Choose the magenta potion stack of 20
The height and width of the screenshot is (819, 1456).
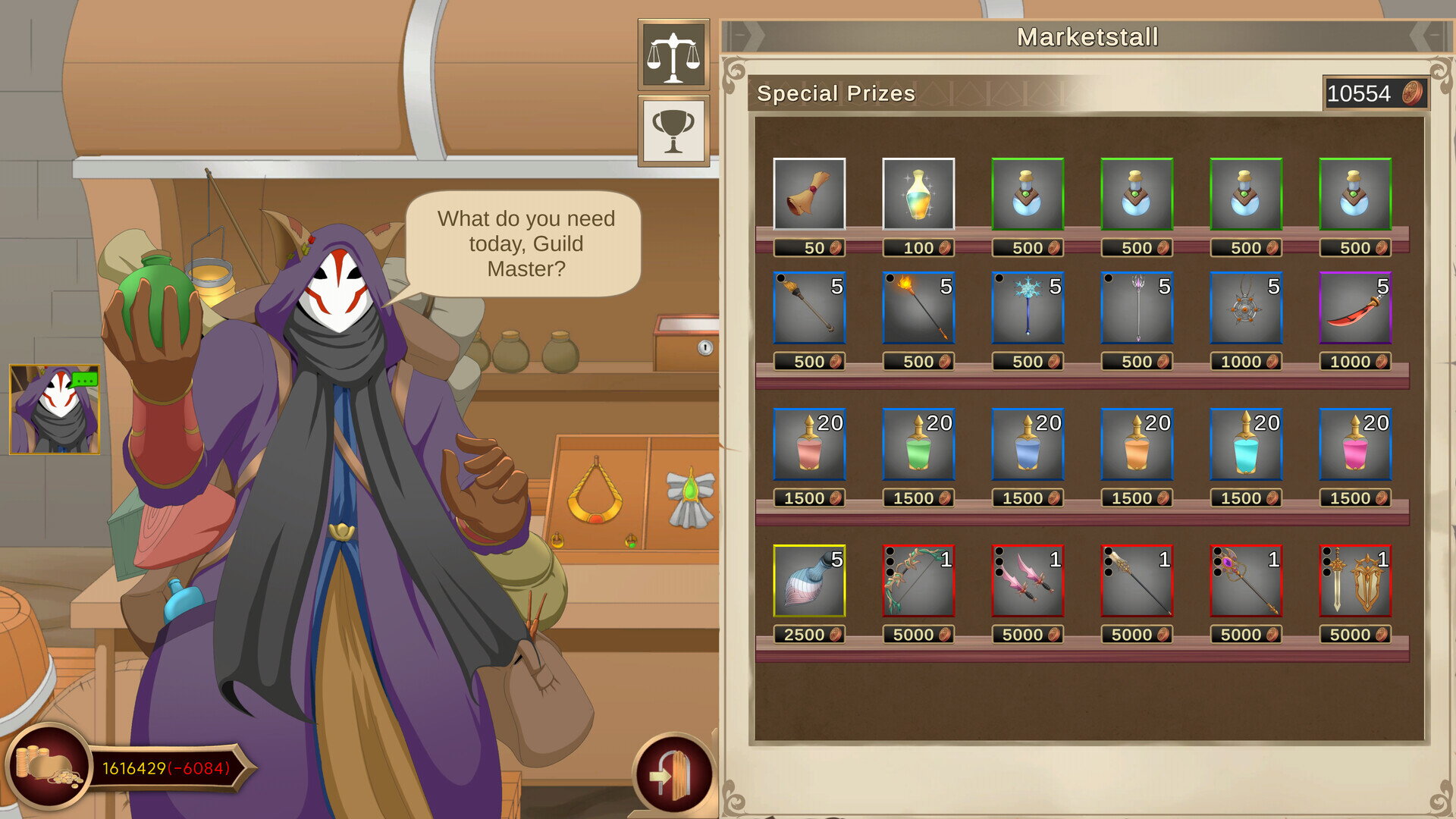pos(1354,444)
